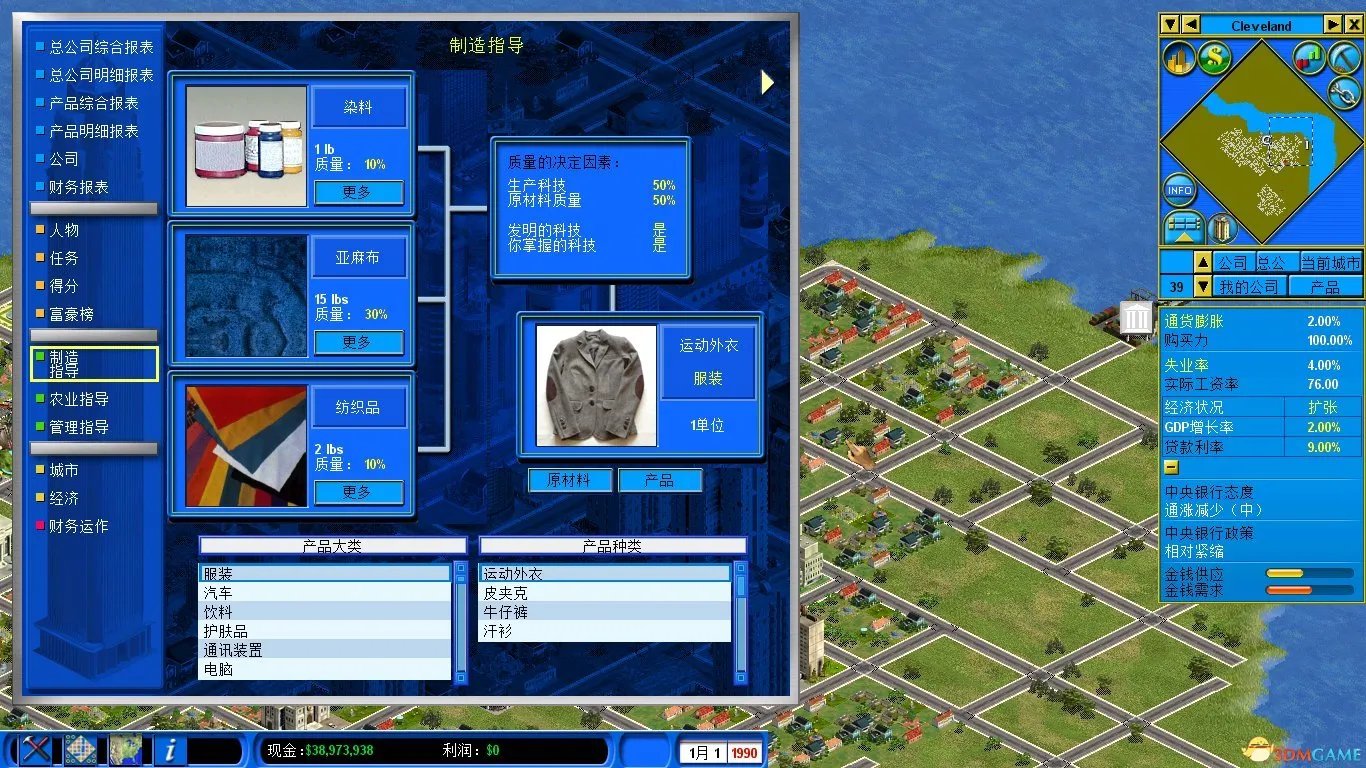Image resolution: width=1366 pixels, height=768 pixels.
Task: Select the pickaxe natural resources icon
Action: [x=1343, y=57]
